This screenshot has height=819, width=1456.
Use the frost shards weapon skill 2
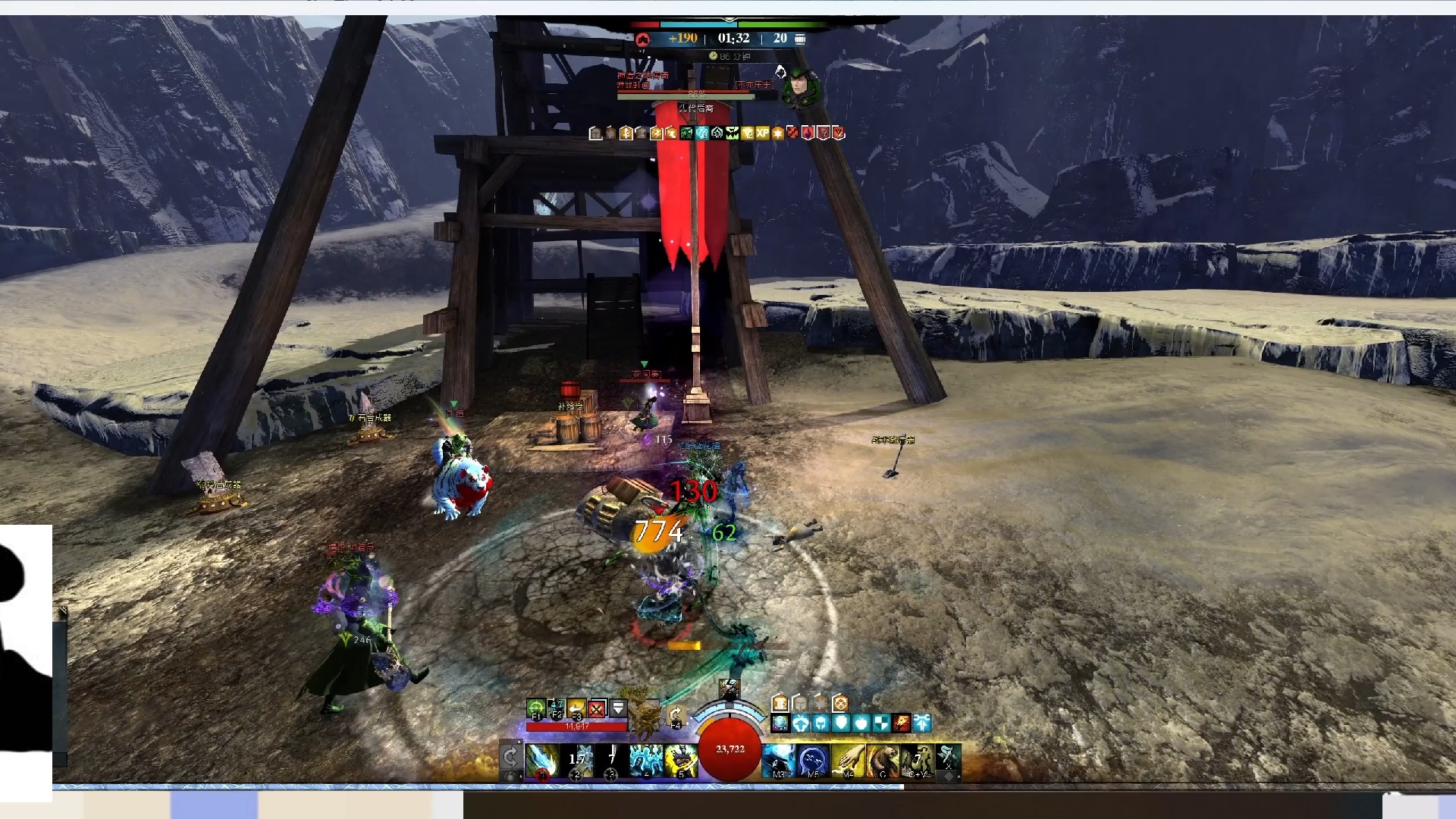click(577, 760)
